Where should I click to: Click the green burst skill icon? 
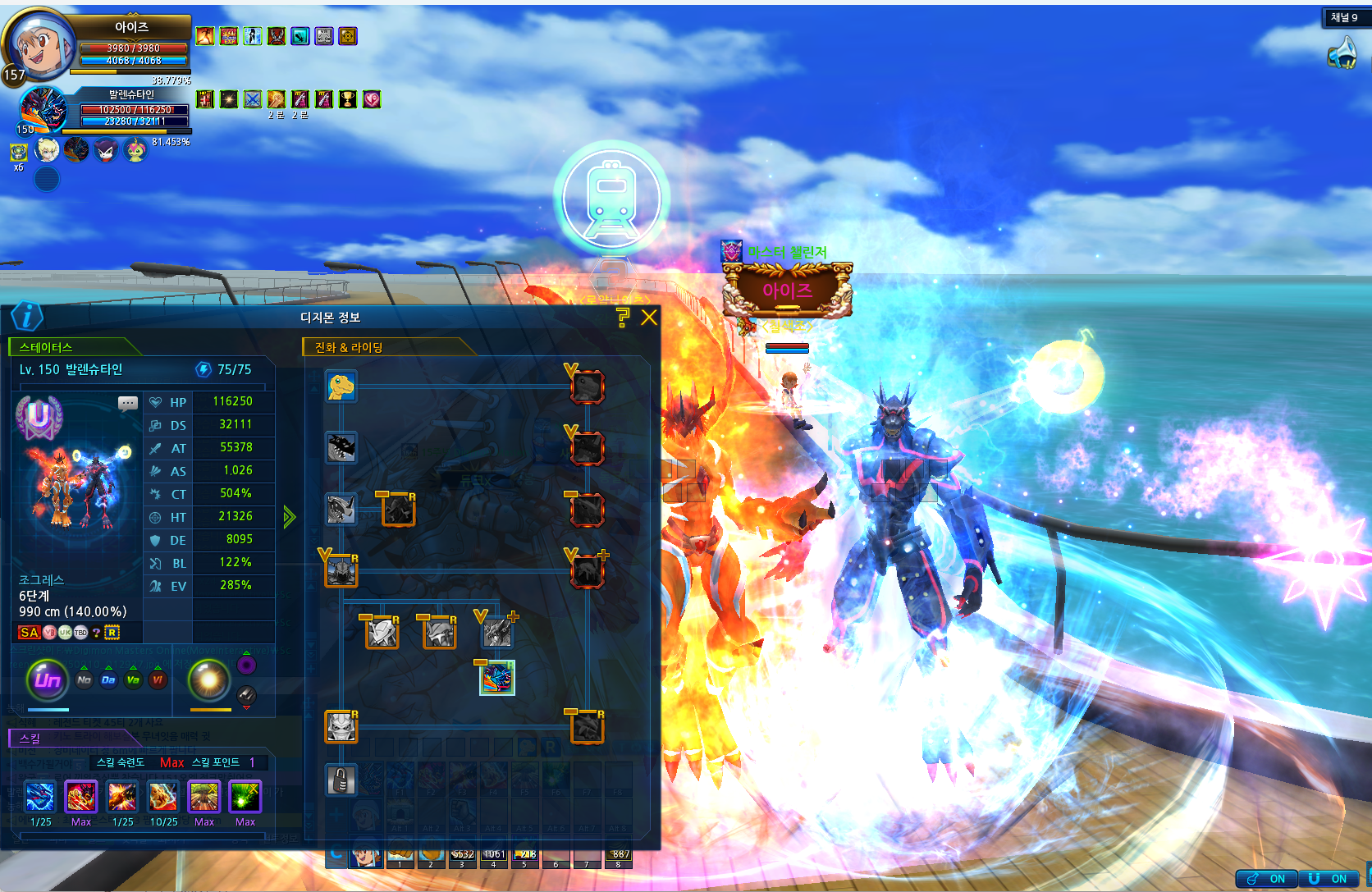[245, 797]
